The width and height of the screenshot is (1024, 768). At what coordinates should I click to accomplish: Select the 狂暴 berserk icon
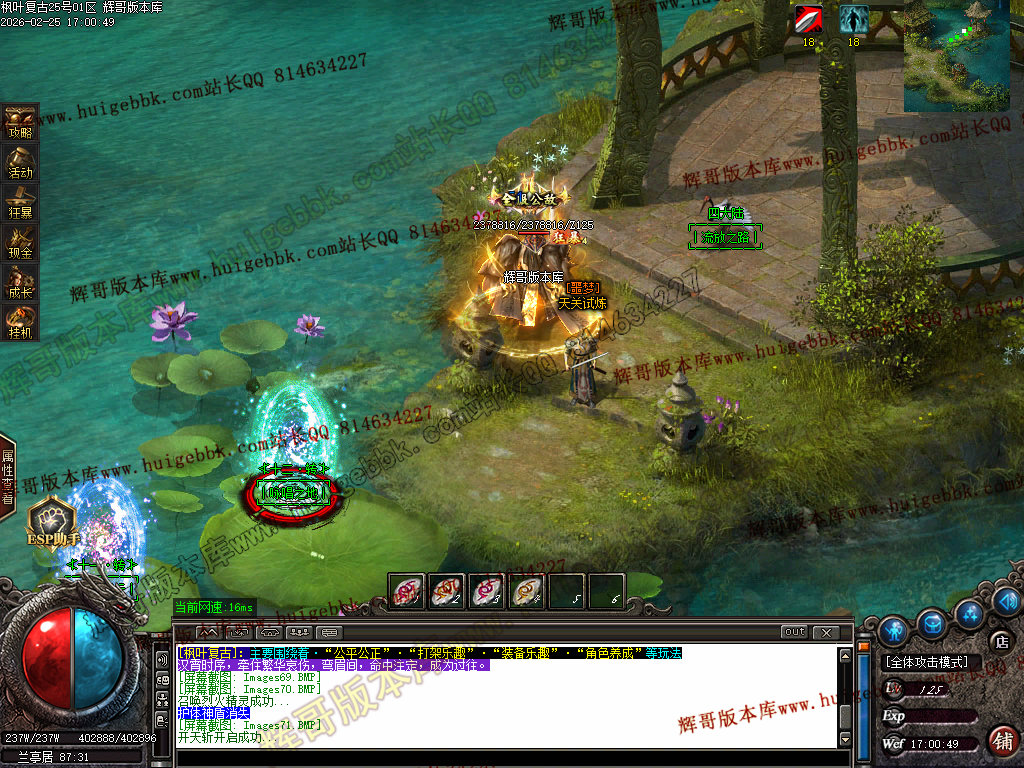coord(20,201)
